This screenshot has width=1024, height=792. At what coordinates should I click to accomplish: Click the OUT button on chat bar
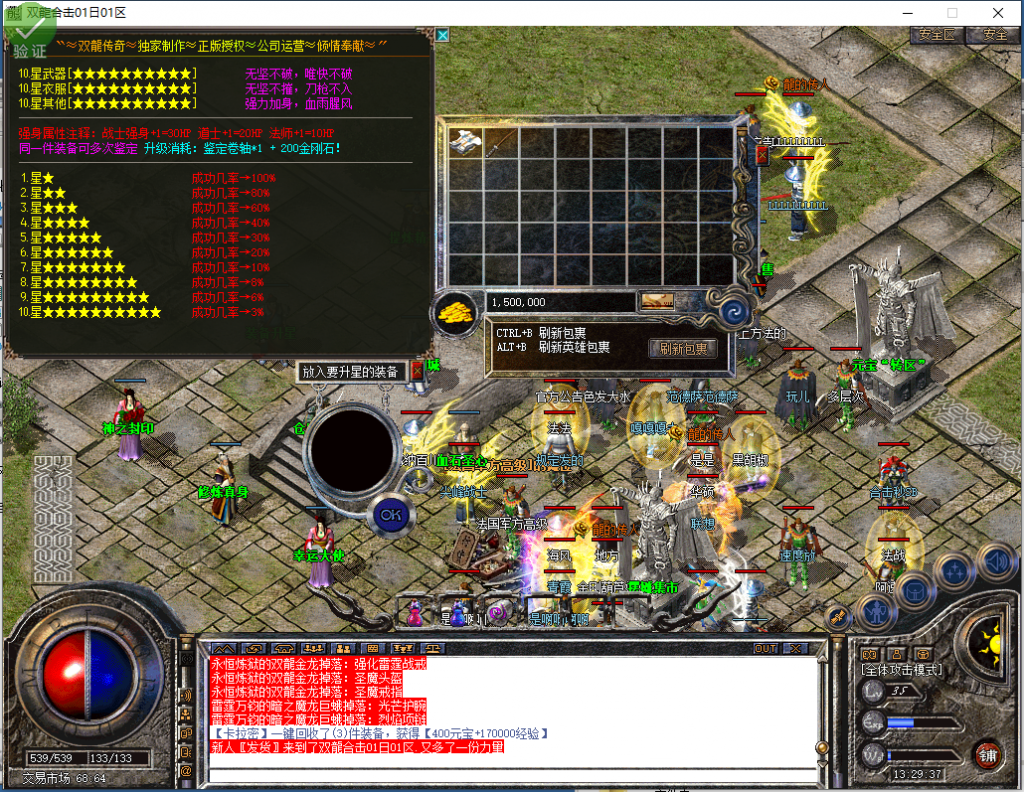pyautogui.click(x=765, y=648)
